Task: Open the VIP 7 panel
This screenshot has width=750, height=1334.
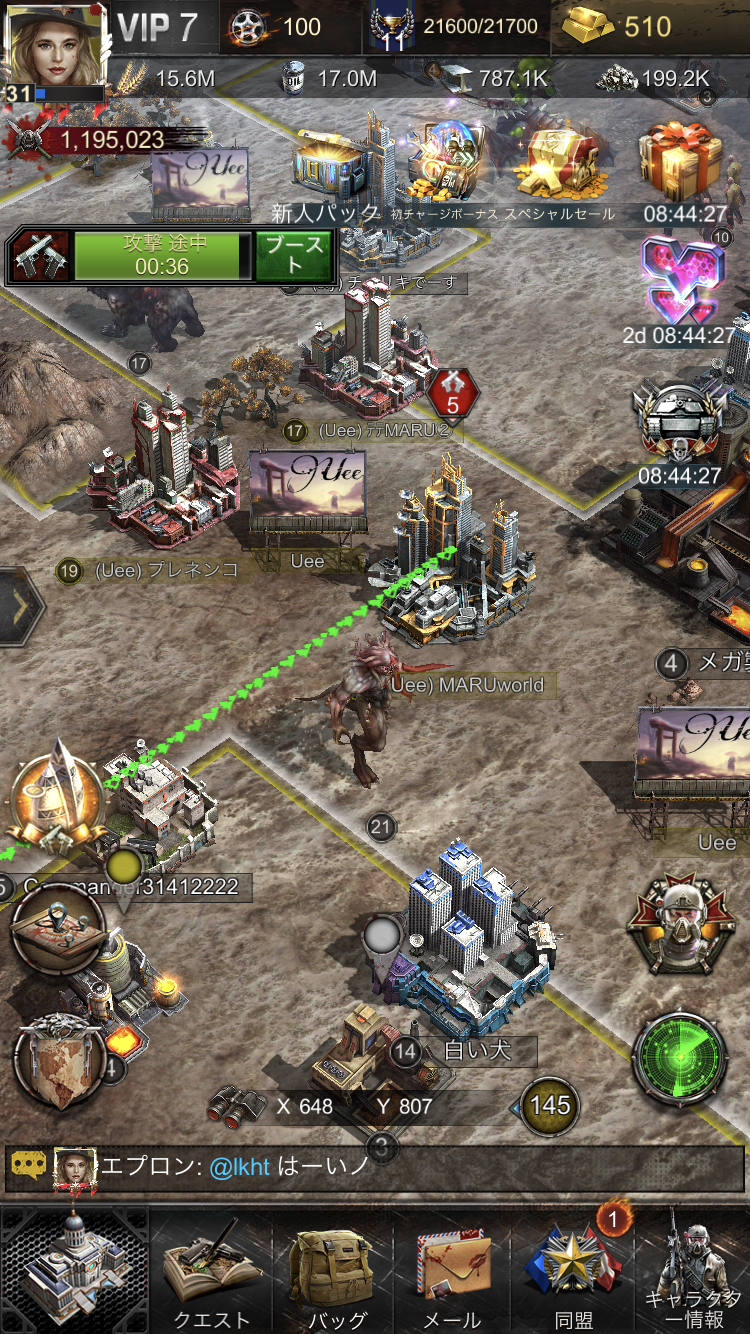Action: [160, 27]
